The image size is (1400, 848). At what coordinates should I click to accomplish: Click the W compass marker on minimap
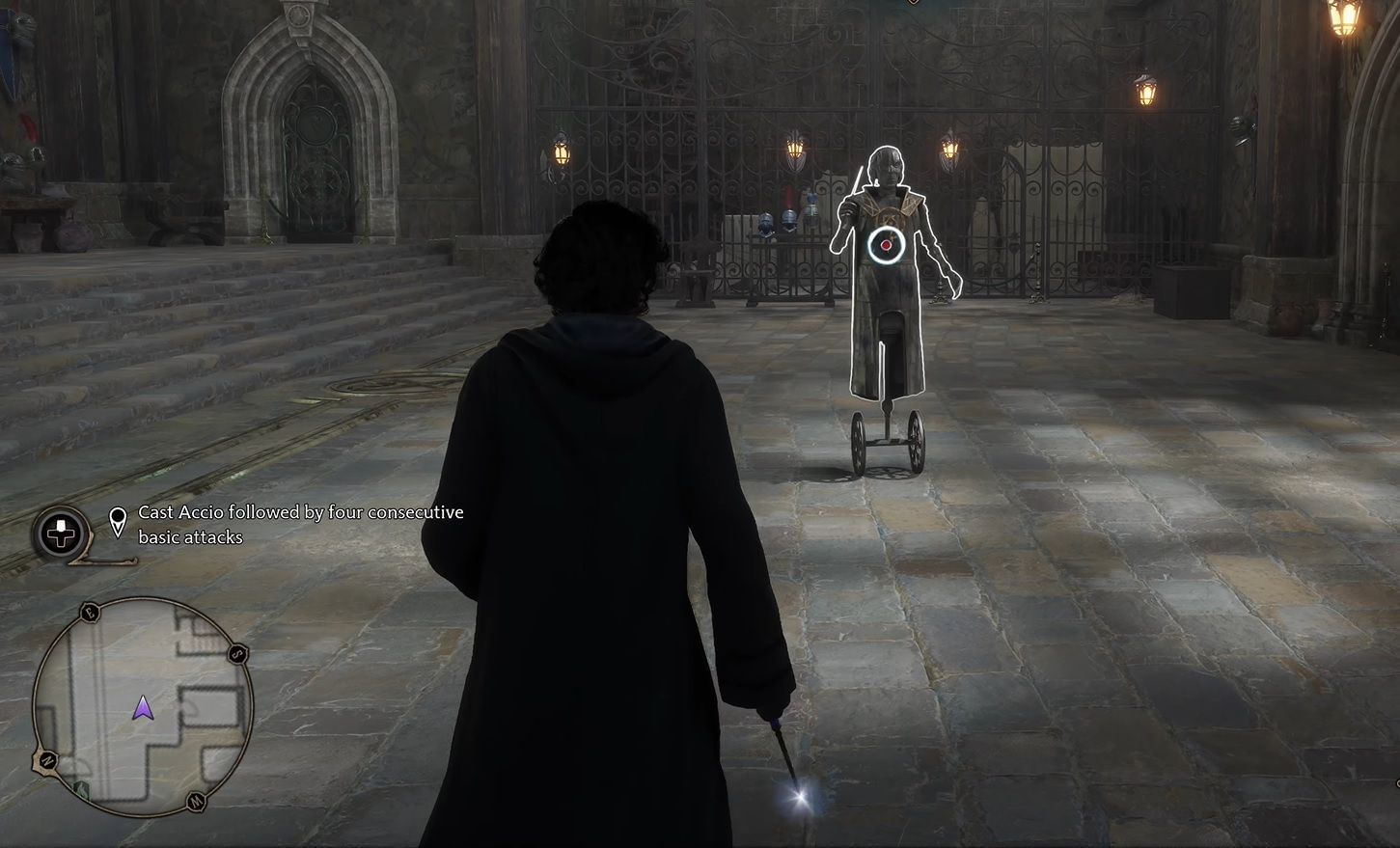click(x=196, y=800)
